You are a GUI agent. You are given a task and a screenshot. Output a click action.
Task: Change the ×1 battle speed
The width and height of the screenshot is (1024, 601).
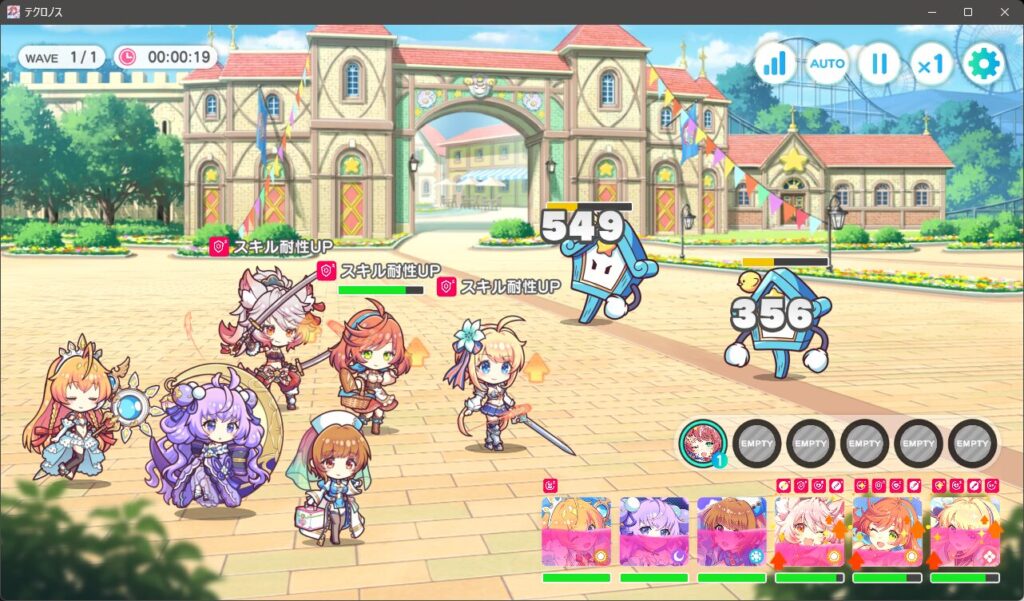(x=931, y=64)
